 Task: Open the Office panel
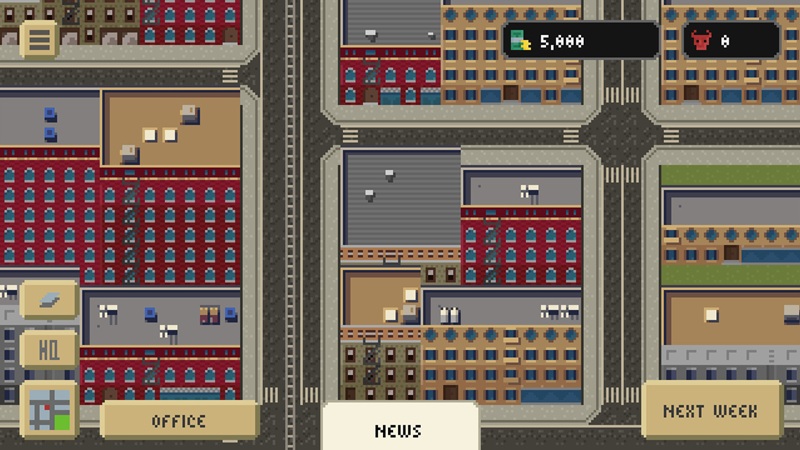pos(179,421)
